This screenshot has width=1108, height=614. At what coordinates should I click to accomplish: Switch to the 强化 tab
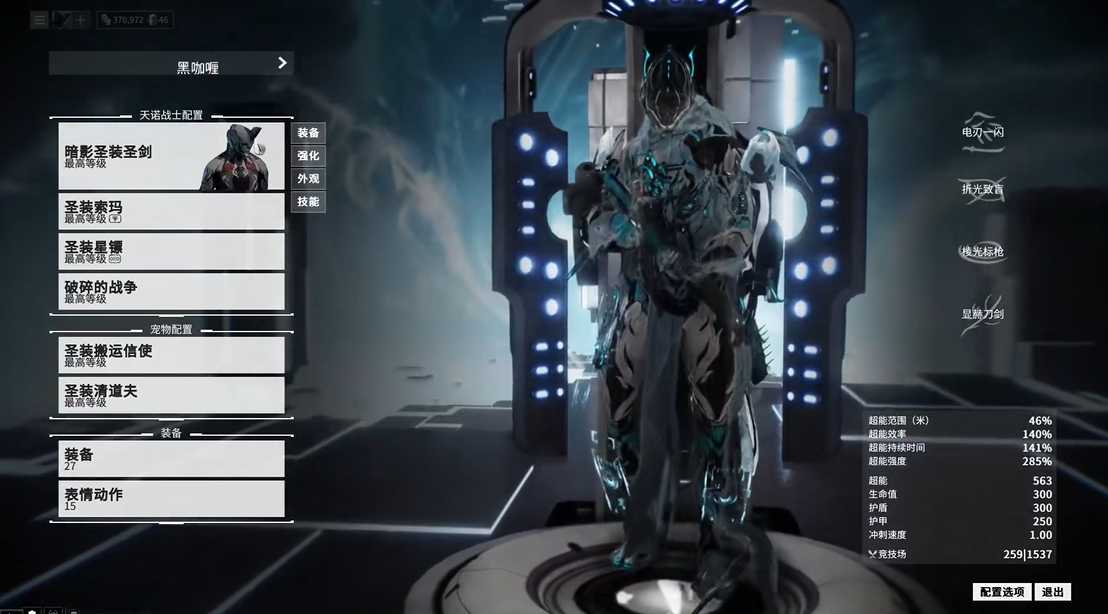point(308,156)
